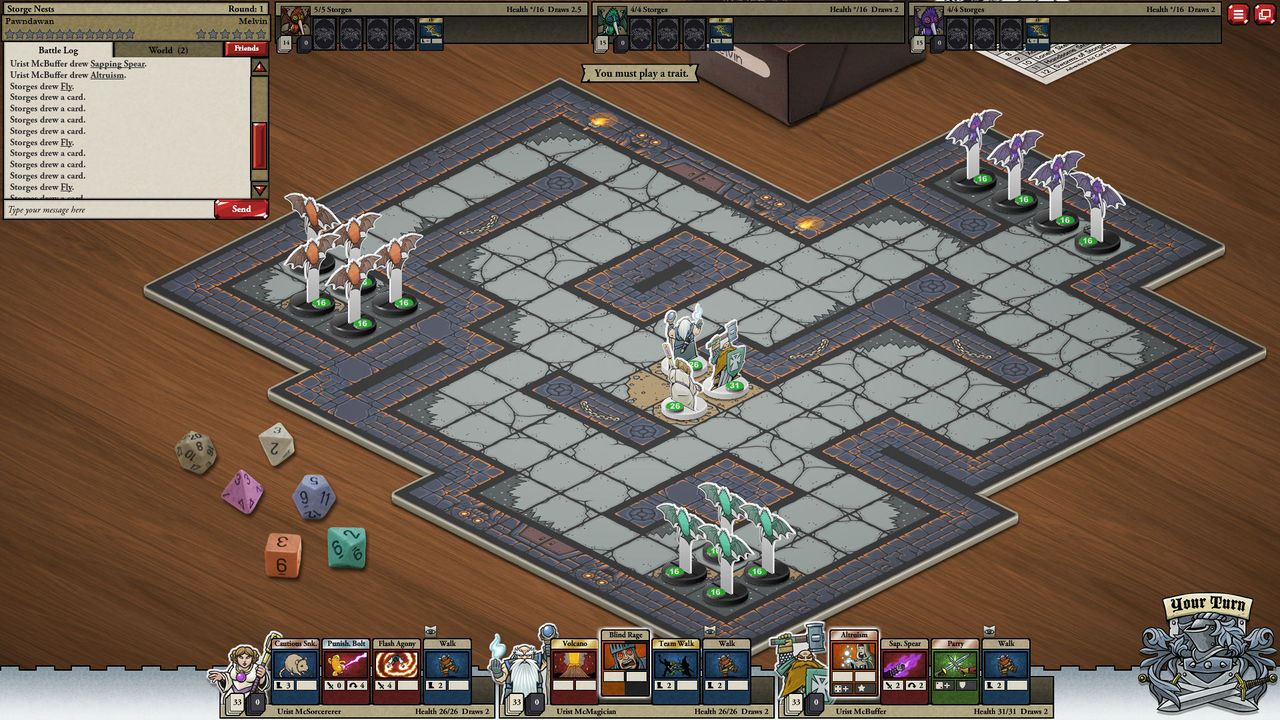Click the battle log scroll-up arrow
This screenshot has height=720, width=1280.
(259, 67)
